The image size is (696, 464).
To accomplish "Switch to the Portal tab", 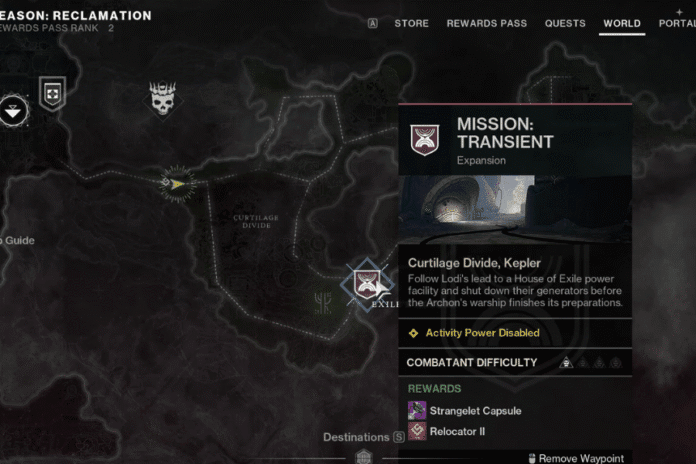I will [678, 23].
